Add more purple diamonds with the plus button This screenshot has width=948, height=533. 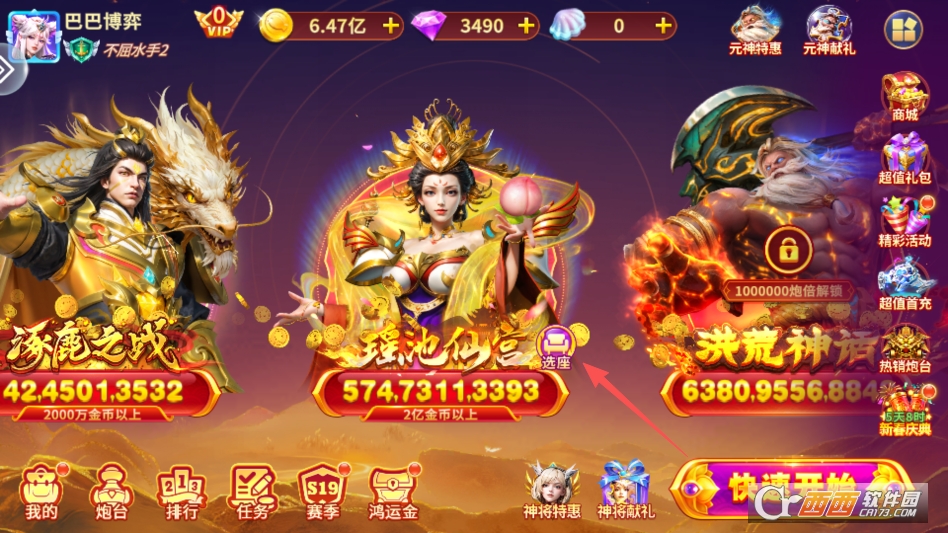tap(529, 26)
